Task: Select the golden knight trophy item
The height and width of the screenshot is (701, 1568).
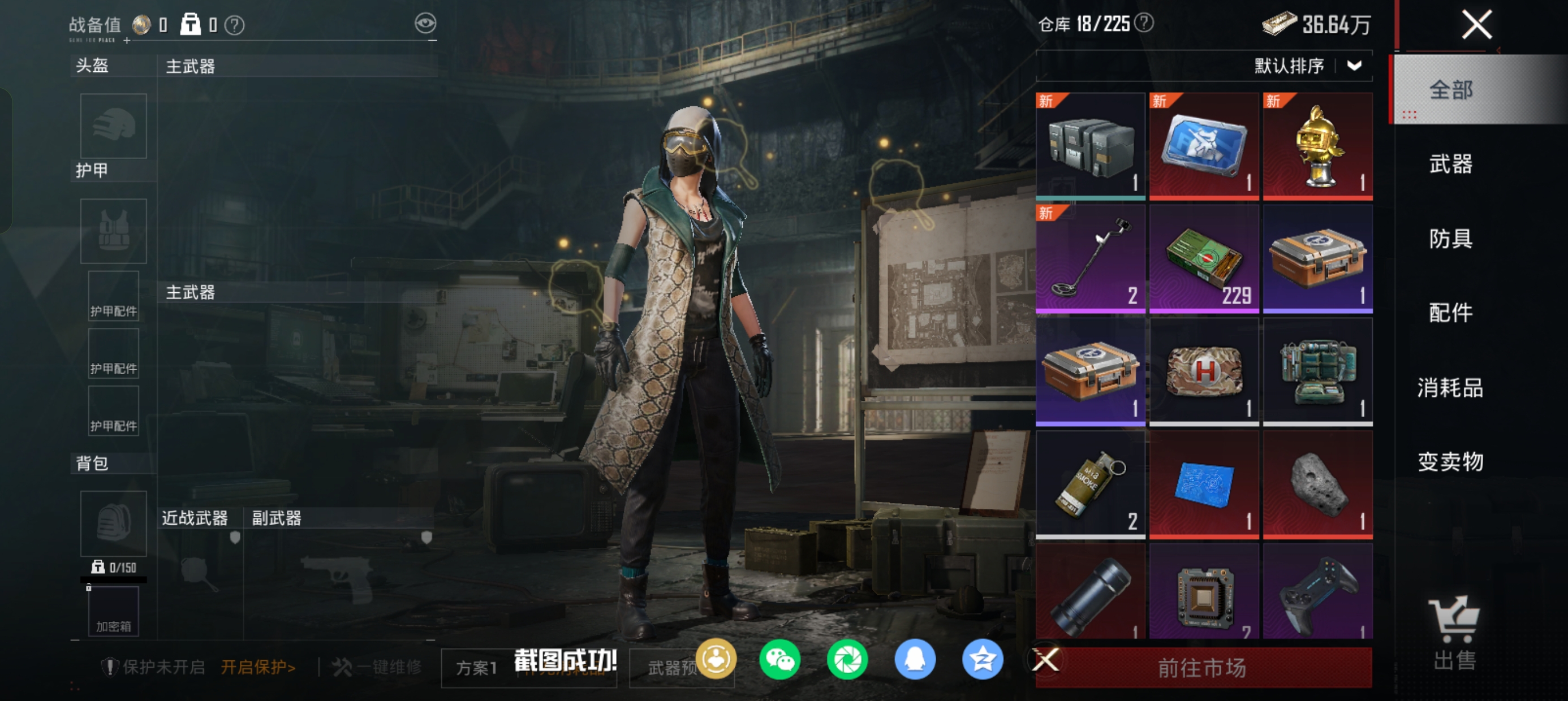Action: point(1317,146)
